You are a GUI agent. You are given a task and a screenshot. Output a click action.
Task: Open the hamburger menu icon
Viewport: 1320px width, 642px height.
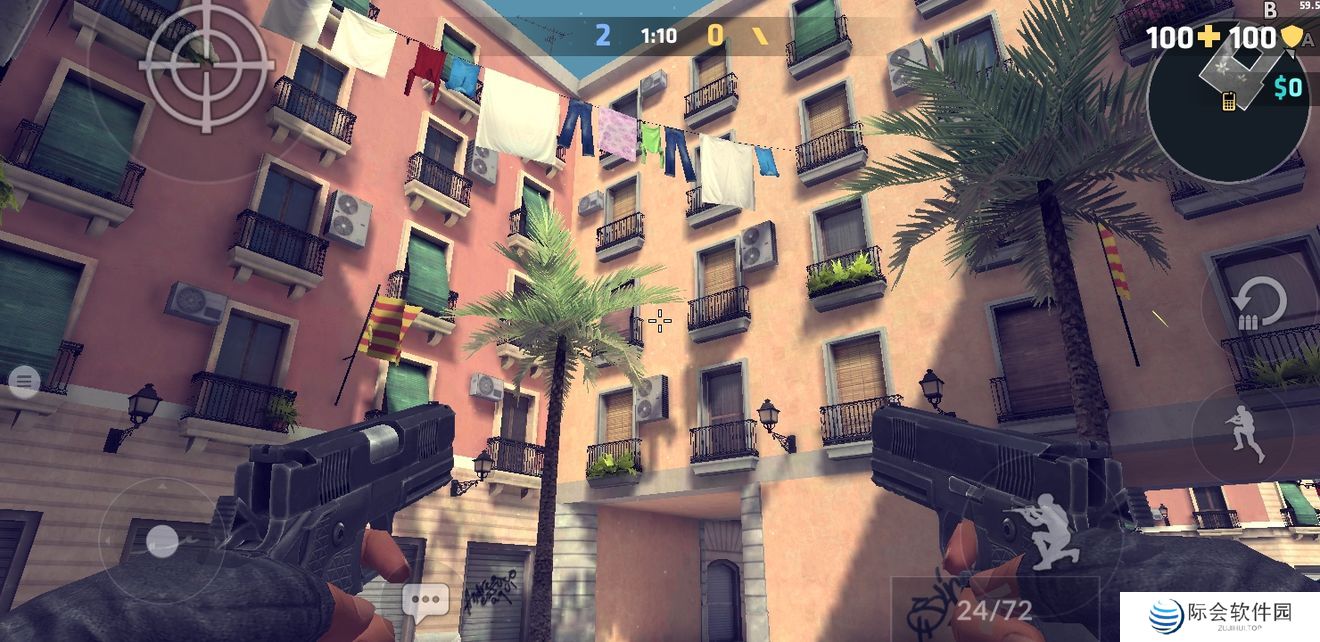24,380
